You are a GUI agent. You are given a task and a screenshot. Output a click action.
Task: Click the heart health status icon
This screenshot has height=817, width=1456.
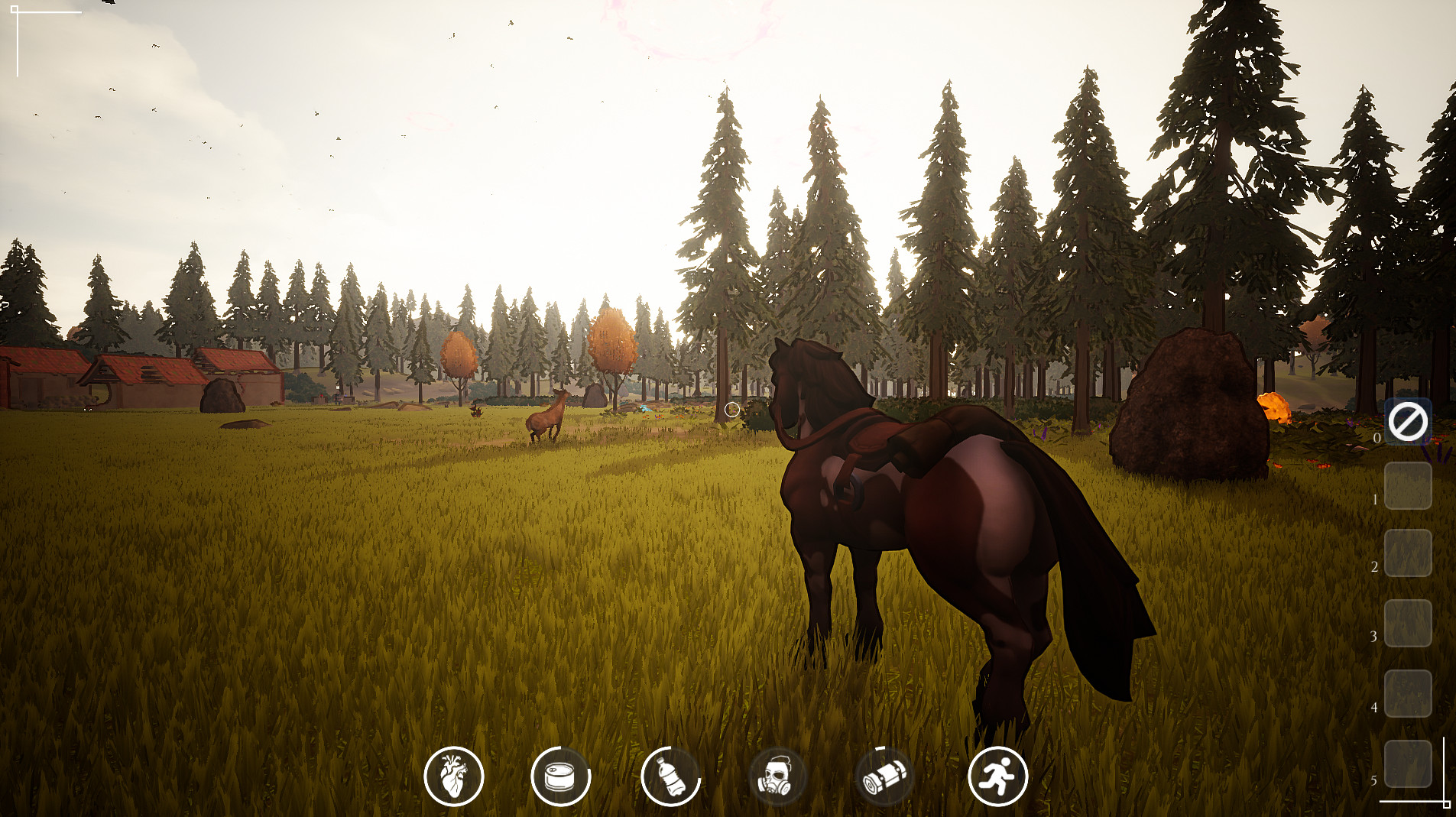point(454,776)
